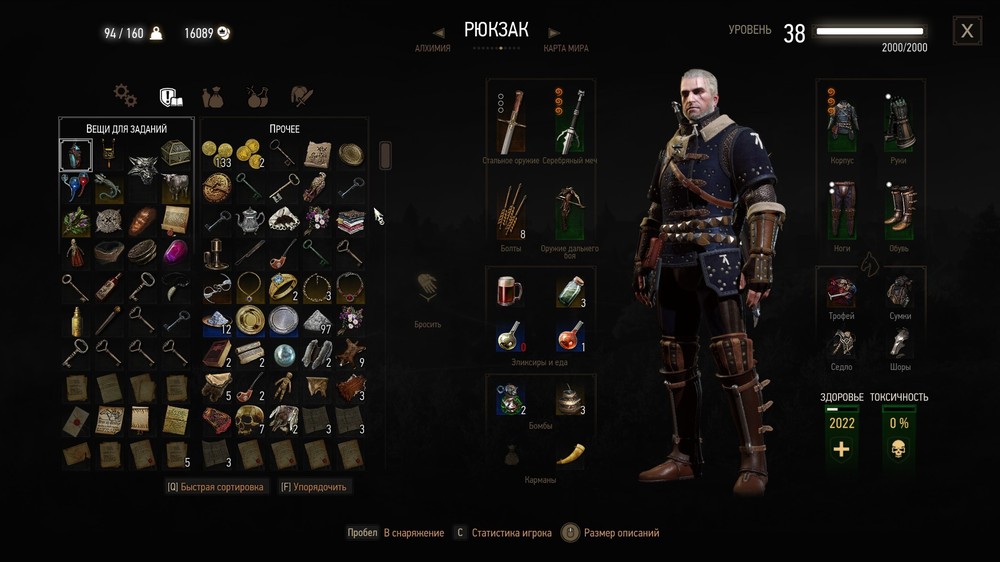This screenshot has height=562, width=1000.
Task: Select the equipped silver sword slot
Action: [570, 121]
